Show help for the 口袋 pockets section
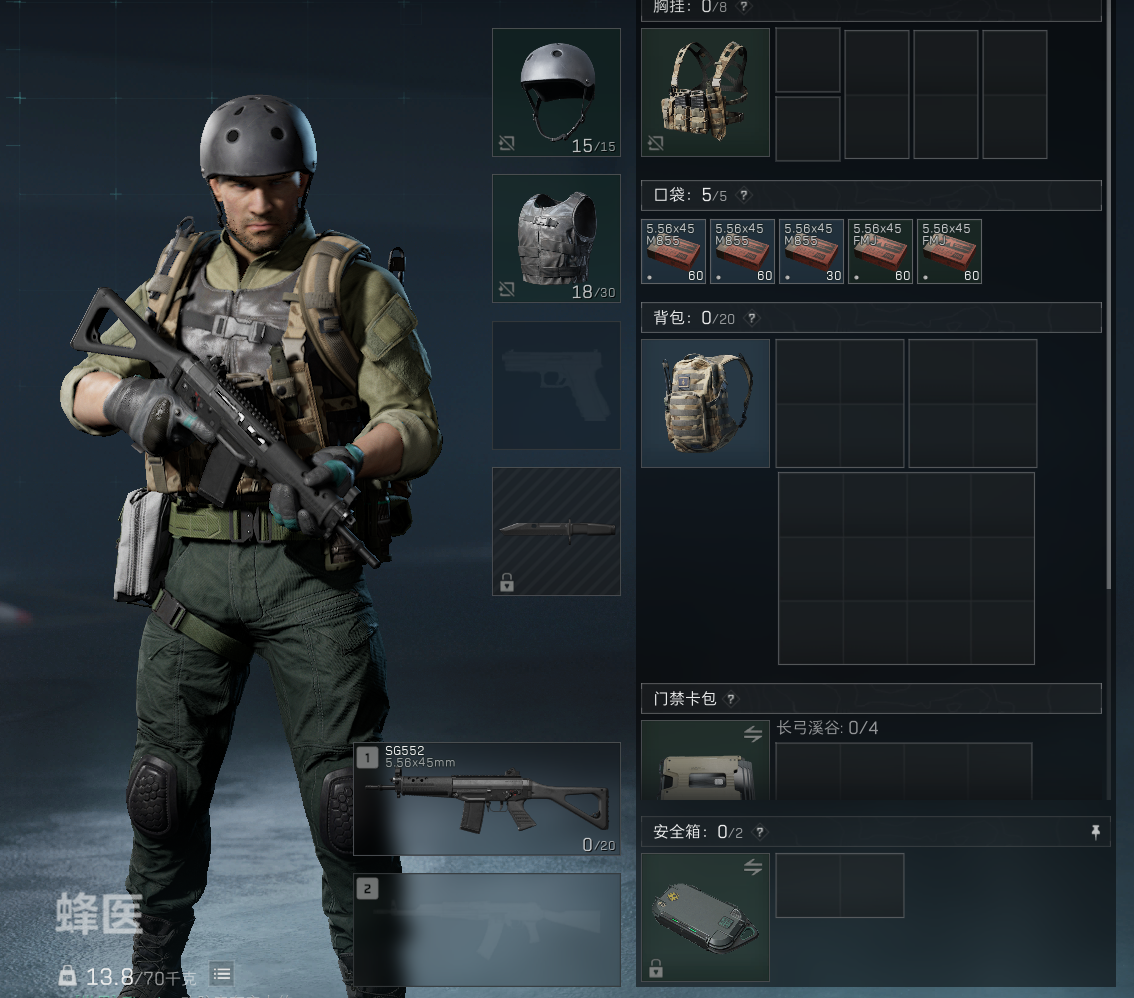This screenshot has height=998, width=1134. [744, 196]
